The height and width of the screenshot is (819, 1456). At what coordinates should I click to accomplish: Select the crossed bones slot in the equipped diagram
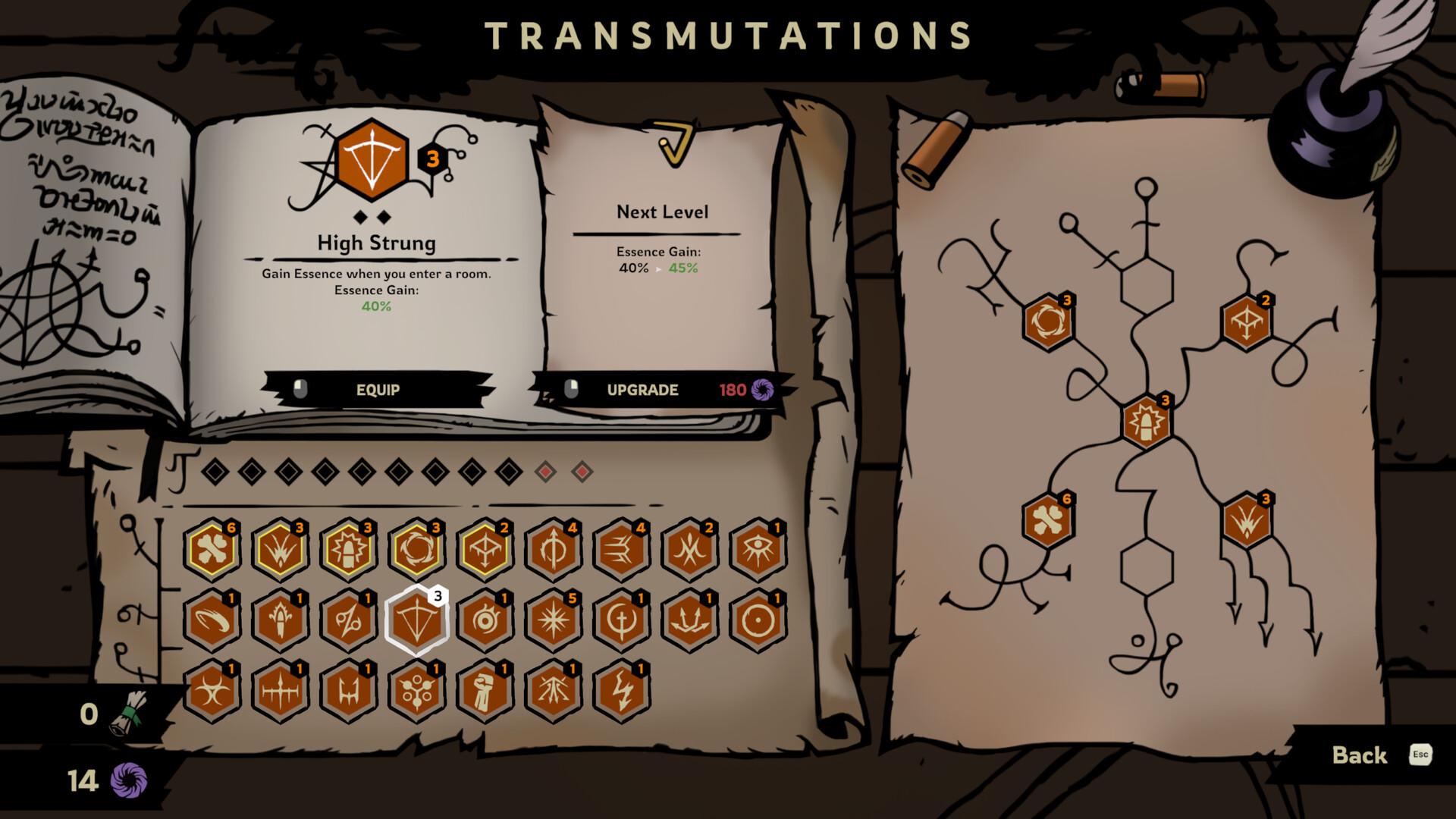(1047, 520)
